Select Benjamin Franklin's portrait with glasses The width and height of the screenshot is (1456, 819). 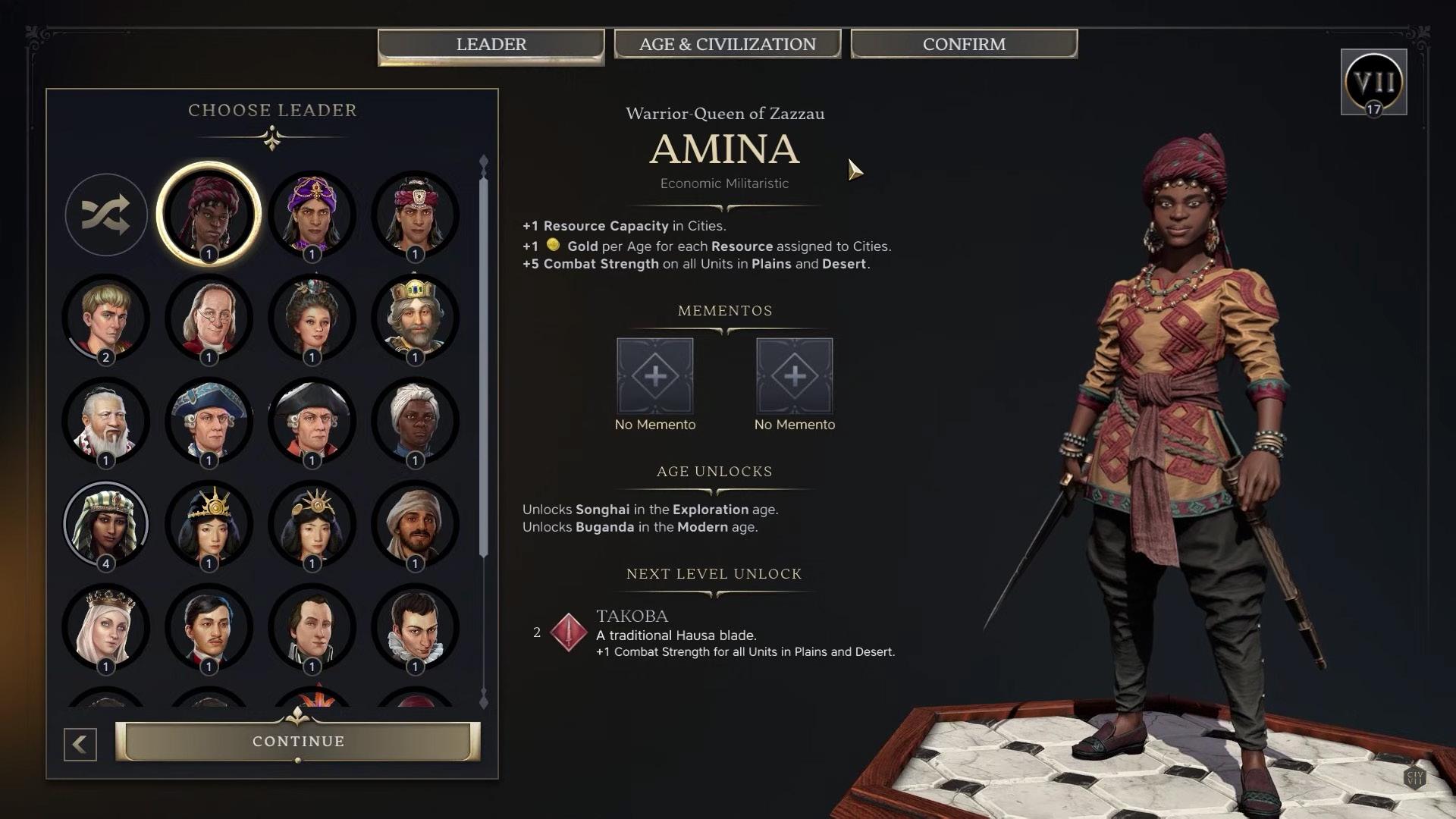[209, 318]
